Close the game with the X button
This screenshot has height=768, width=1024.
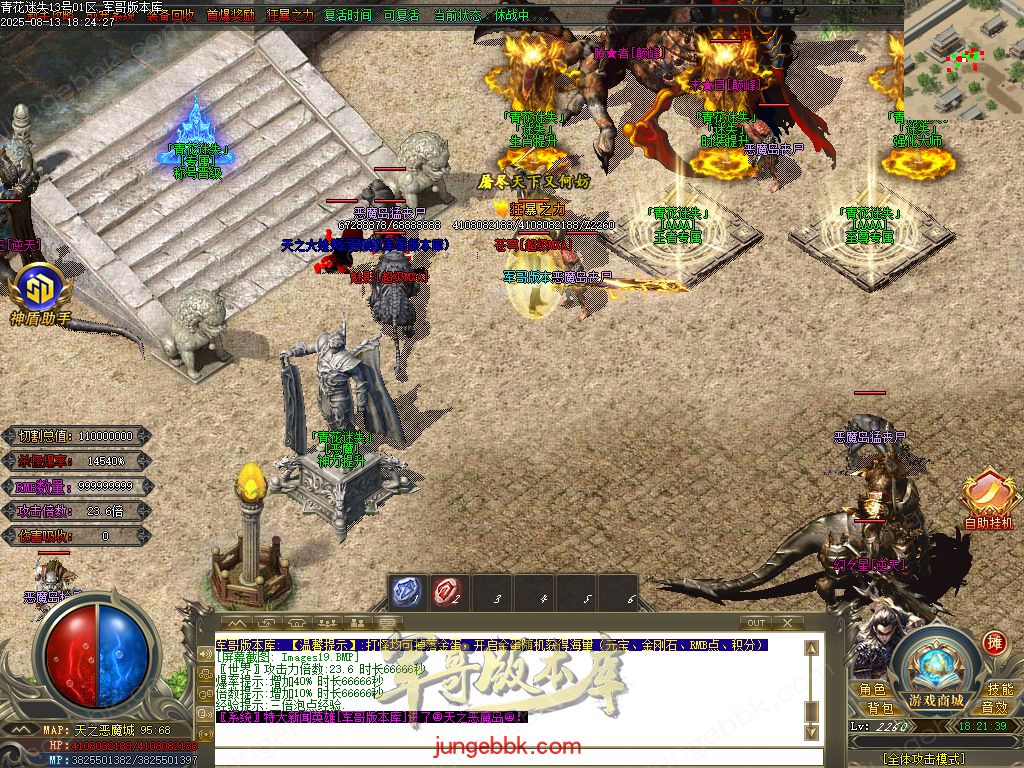(x=787, y=623)
